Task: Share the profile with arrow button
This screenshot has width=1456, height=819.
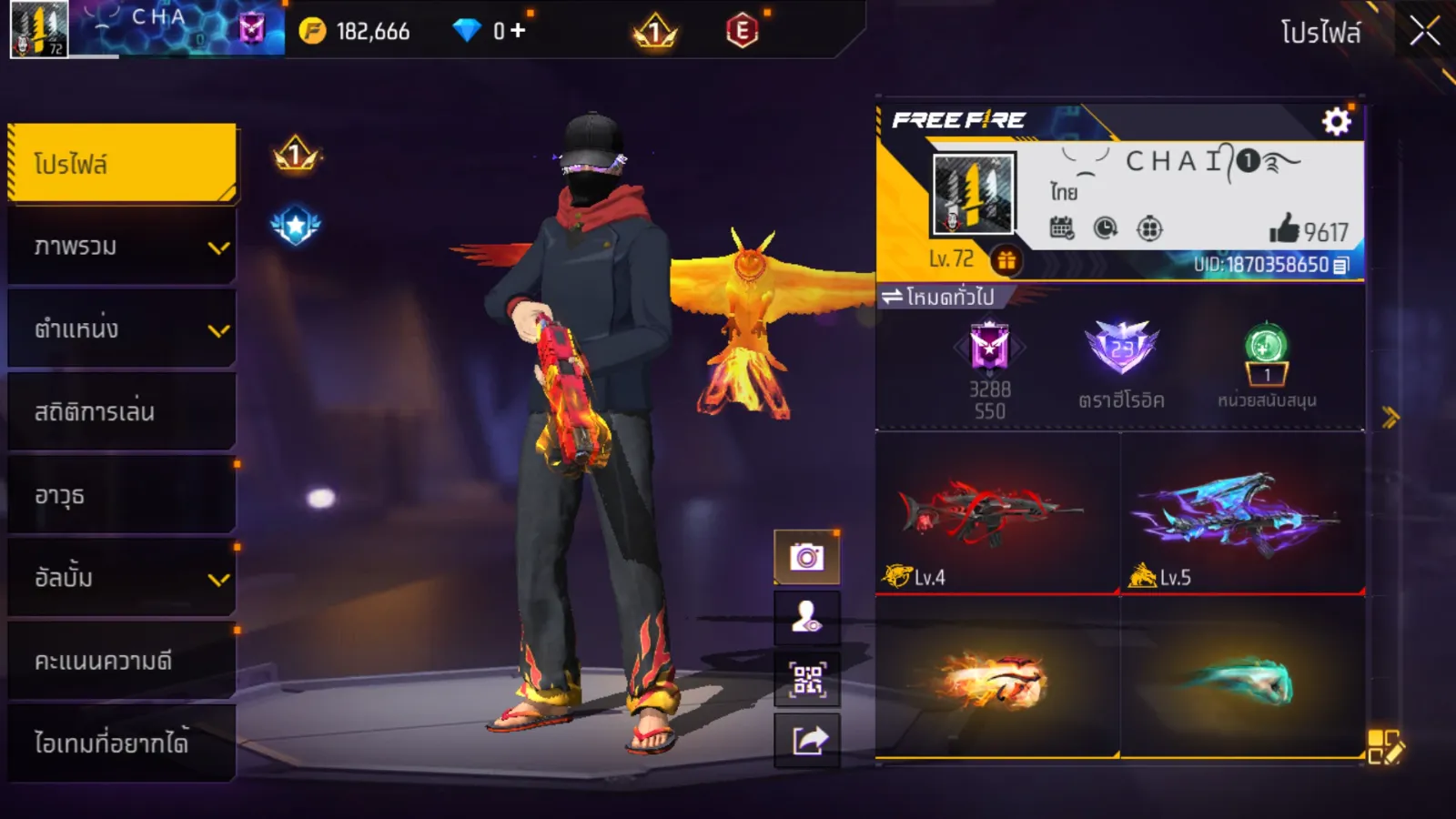Action: (807, 741)
